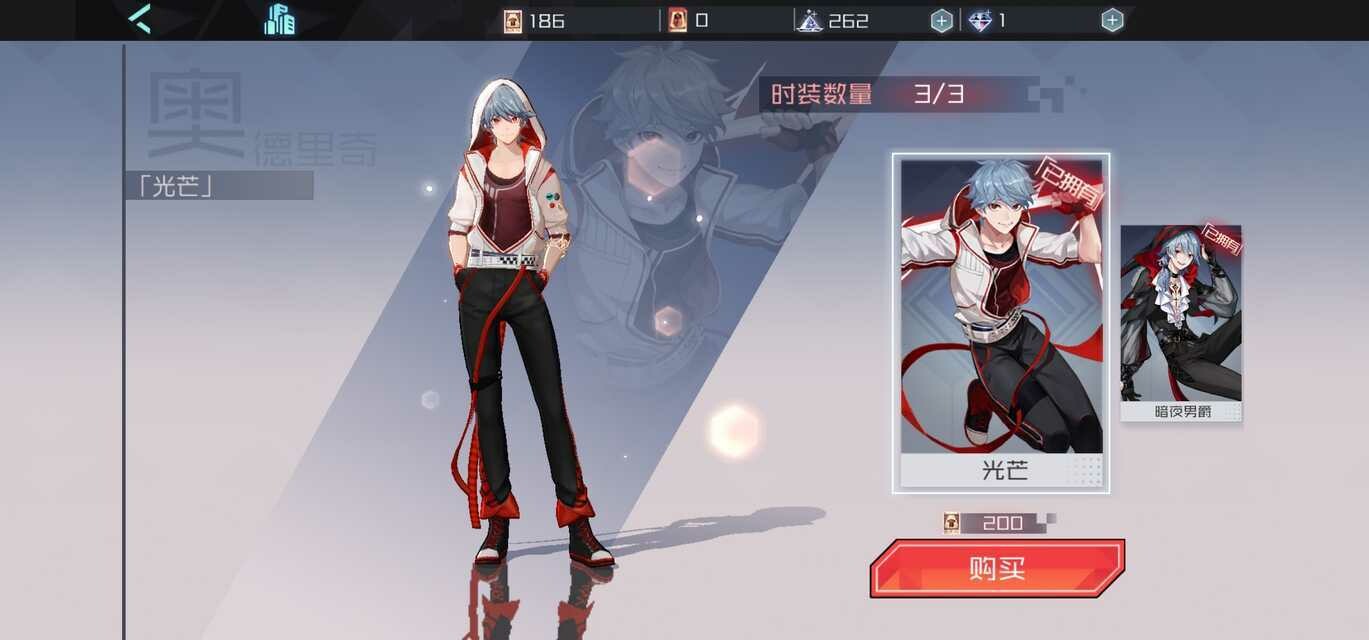
Task: Open the city buildings home icon
Action: (280, 19)
